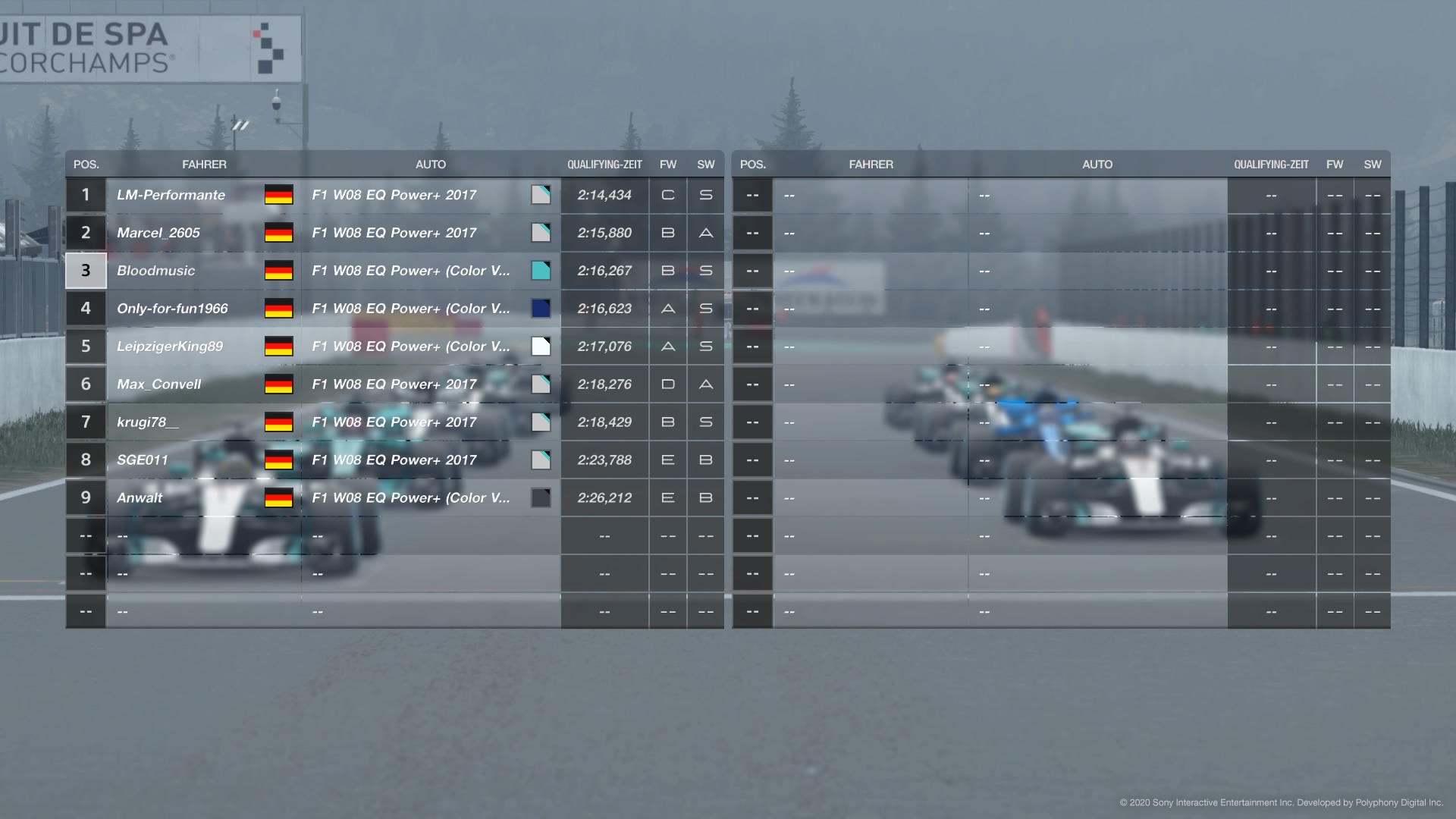Click the flag icon next to Marcel_2605
The height and width of the screenshot is (819, 1456).
(280, 233)
